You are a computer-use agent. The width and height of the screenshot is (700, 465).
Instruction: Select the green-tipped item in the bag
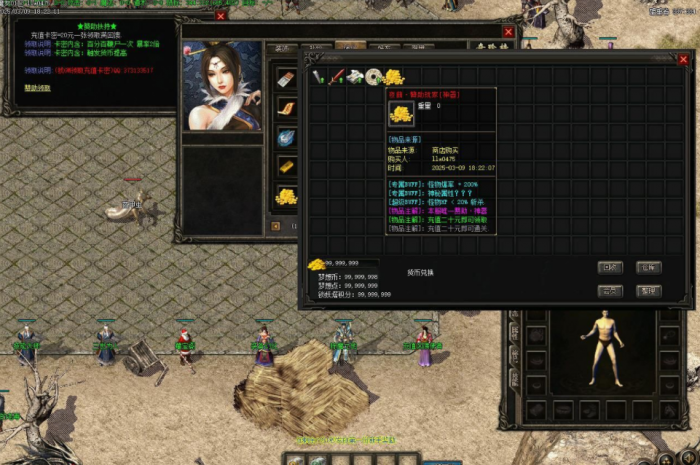317,77
